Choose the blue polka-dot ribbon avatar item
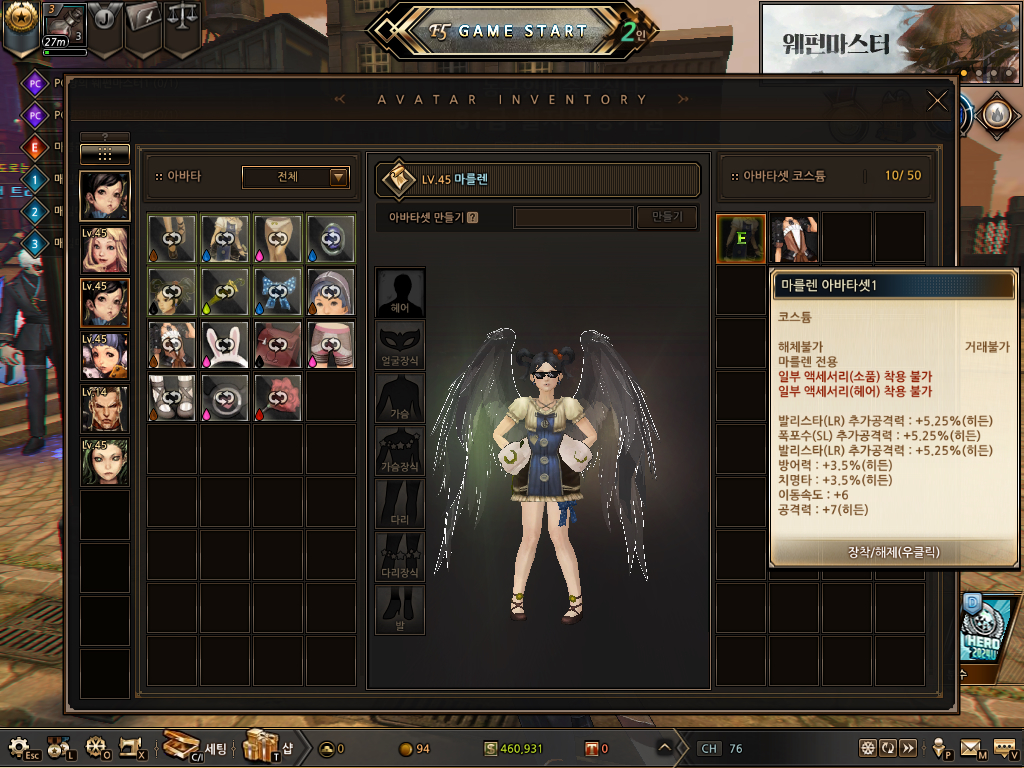 [x=278, y=291]
